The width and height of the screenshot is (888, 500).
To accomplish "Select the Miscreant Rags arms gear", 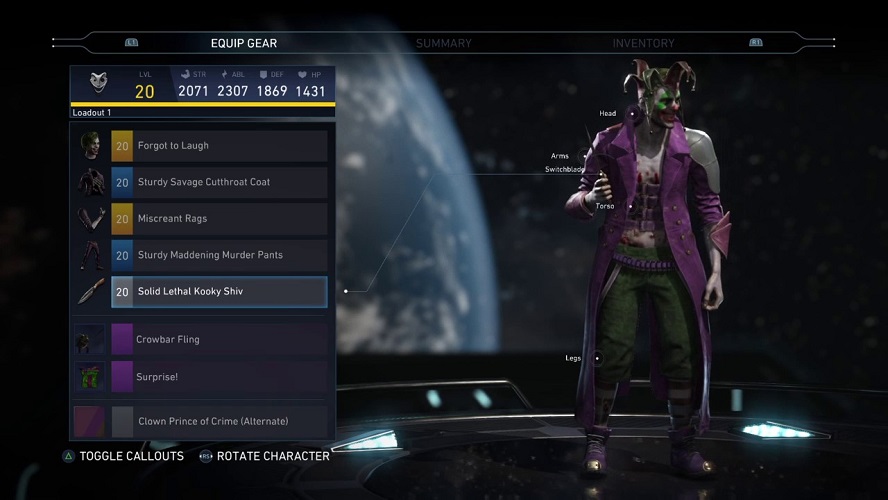I will pyautogui.click(x=218, y=218).
